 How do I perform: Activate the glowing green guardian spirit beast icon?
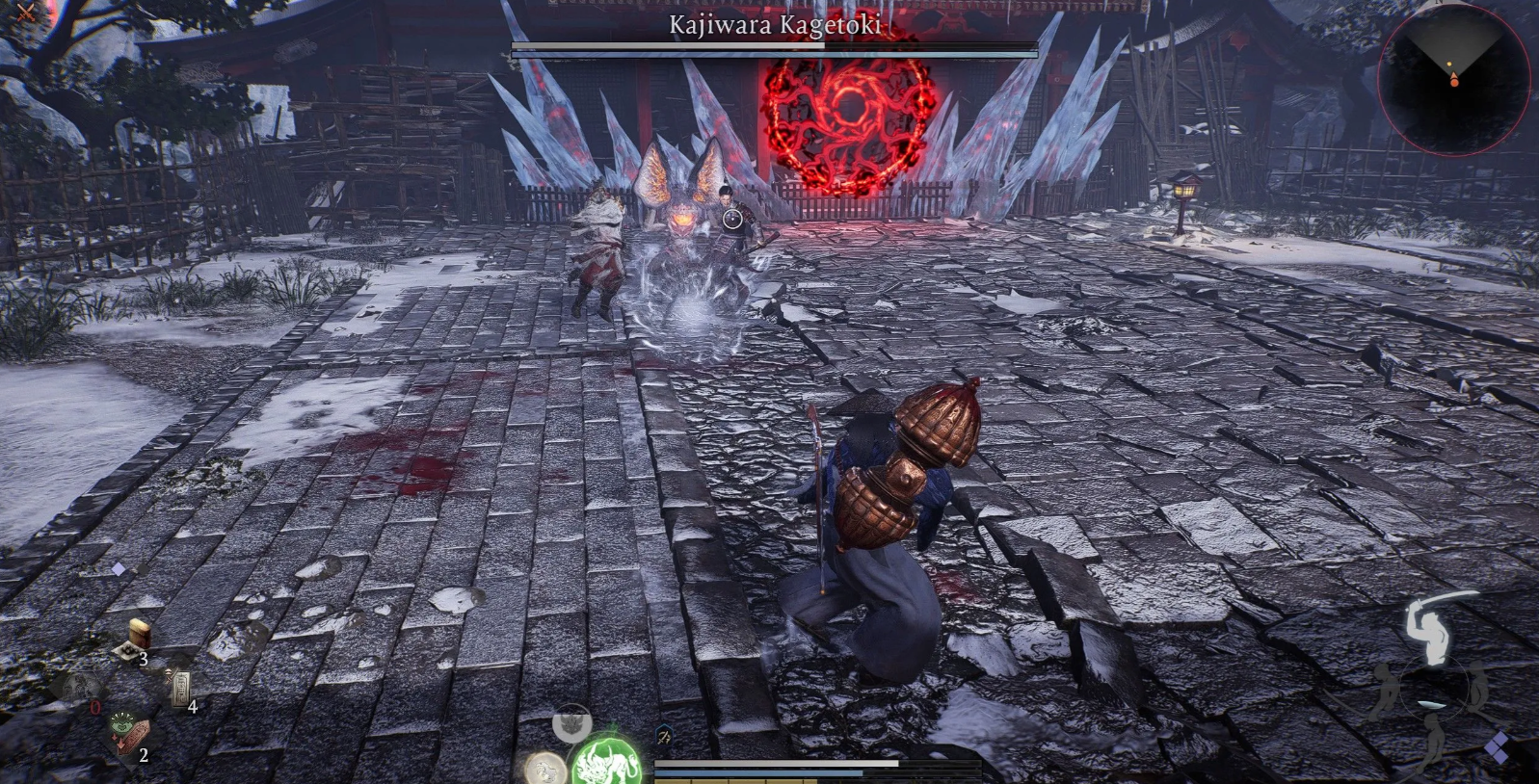(x=607, y=764)
